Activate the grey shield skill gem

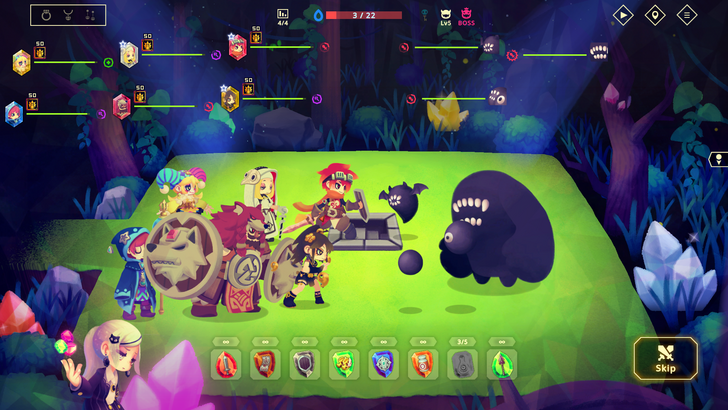tap(304, 364)
